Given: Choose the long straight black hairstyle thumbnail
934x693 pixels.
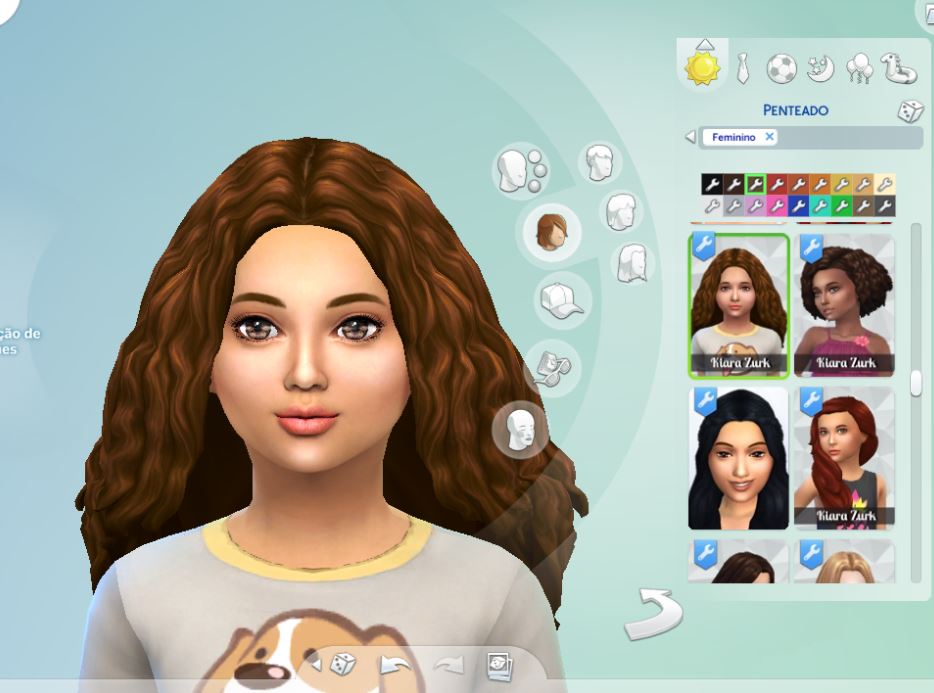Looking at the screenshot, I should point(738,458).
